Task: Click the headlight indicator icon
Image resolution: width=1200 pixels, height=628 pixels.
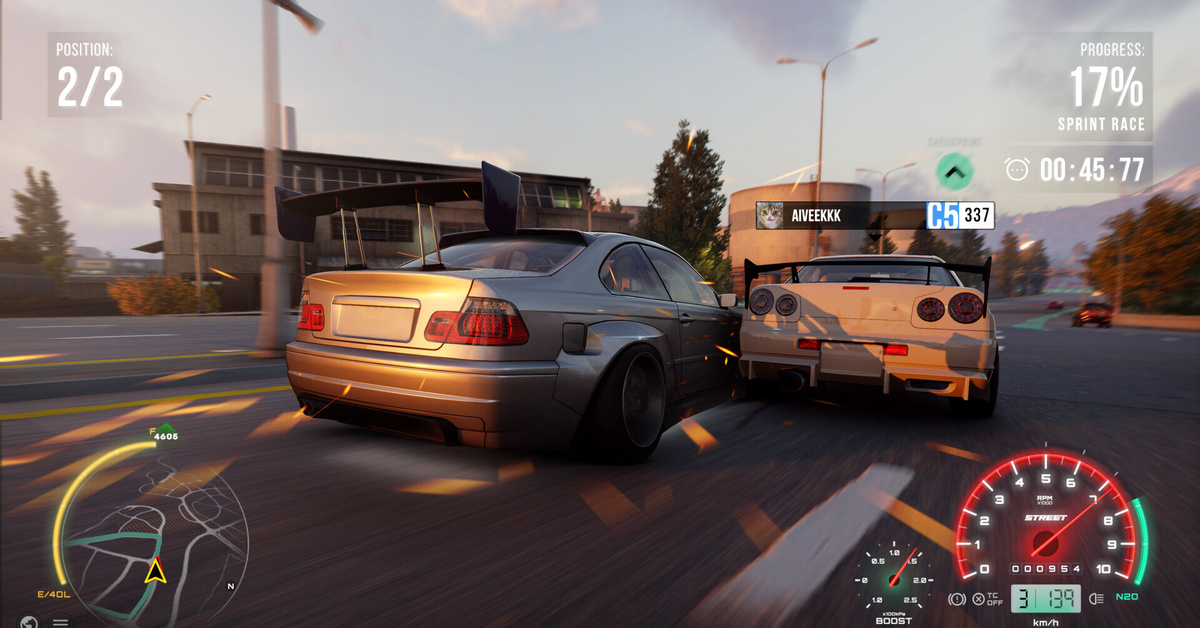Action: 1095,599
